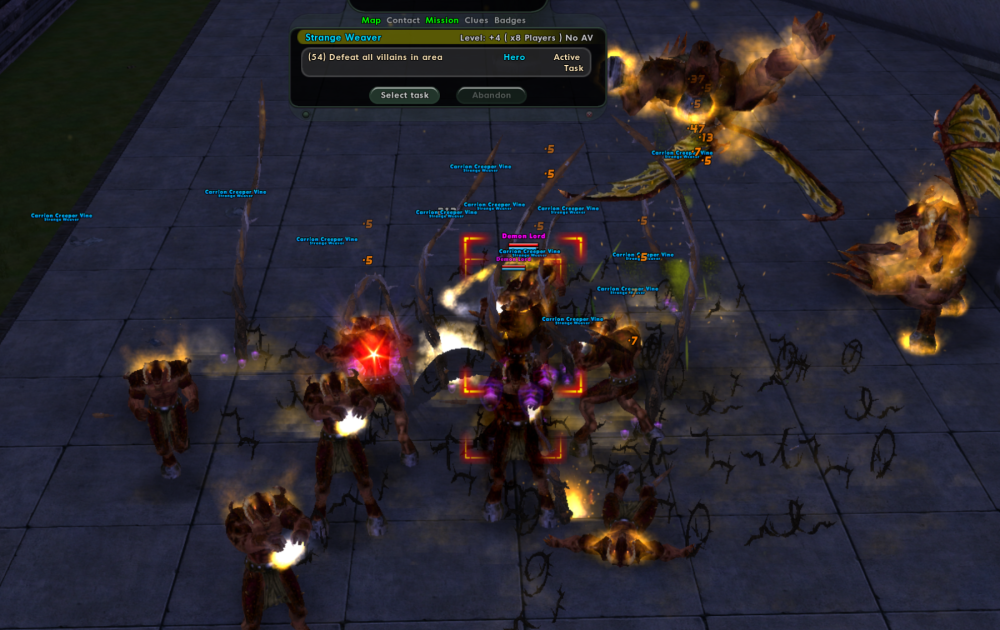This screenshot has width=1000, height=630.
Task: Open the Clues tab
Action: 476,20
